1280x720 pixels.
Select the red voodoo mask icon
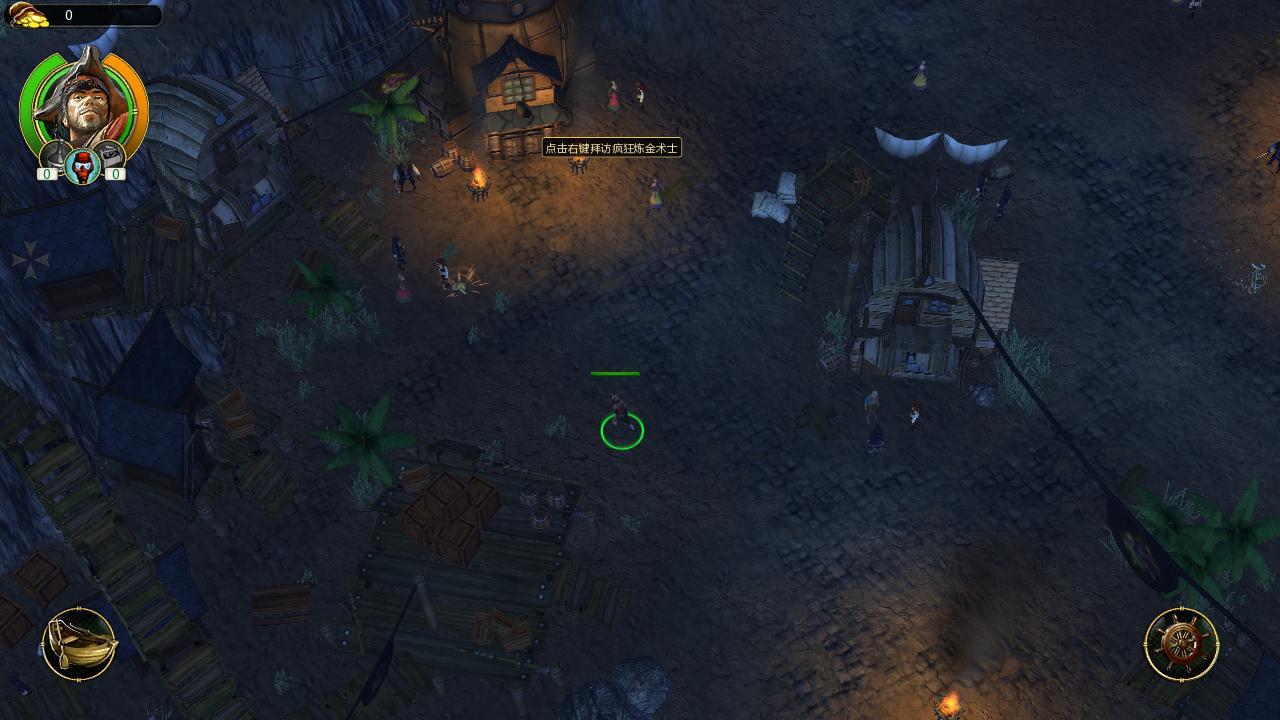83,166
